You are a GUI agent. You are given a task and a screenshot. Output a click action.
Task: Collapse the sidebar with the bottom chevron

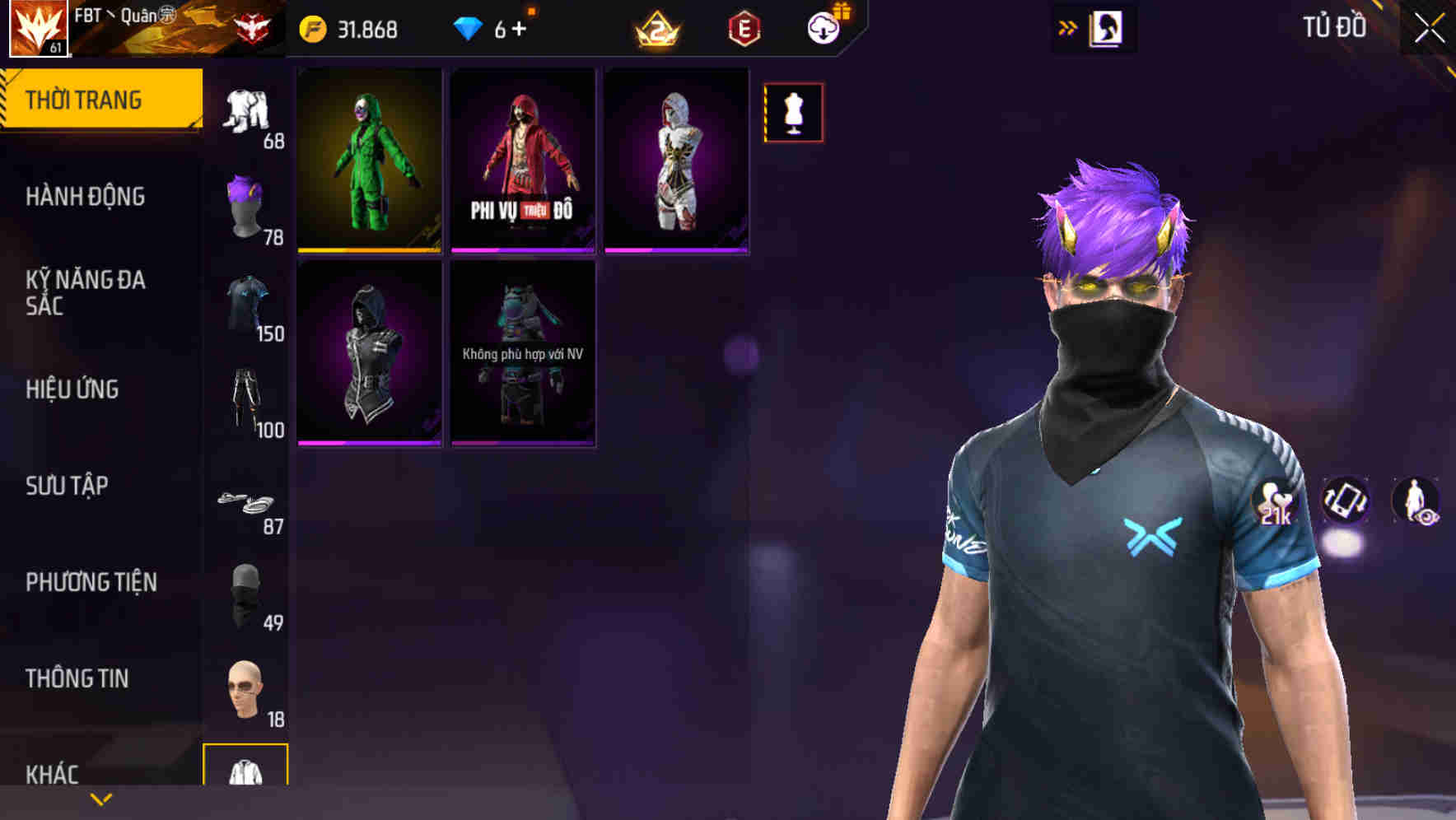click(101, 799)
